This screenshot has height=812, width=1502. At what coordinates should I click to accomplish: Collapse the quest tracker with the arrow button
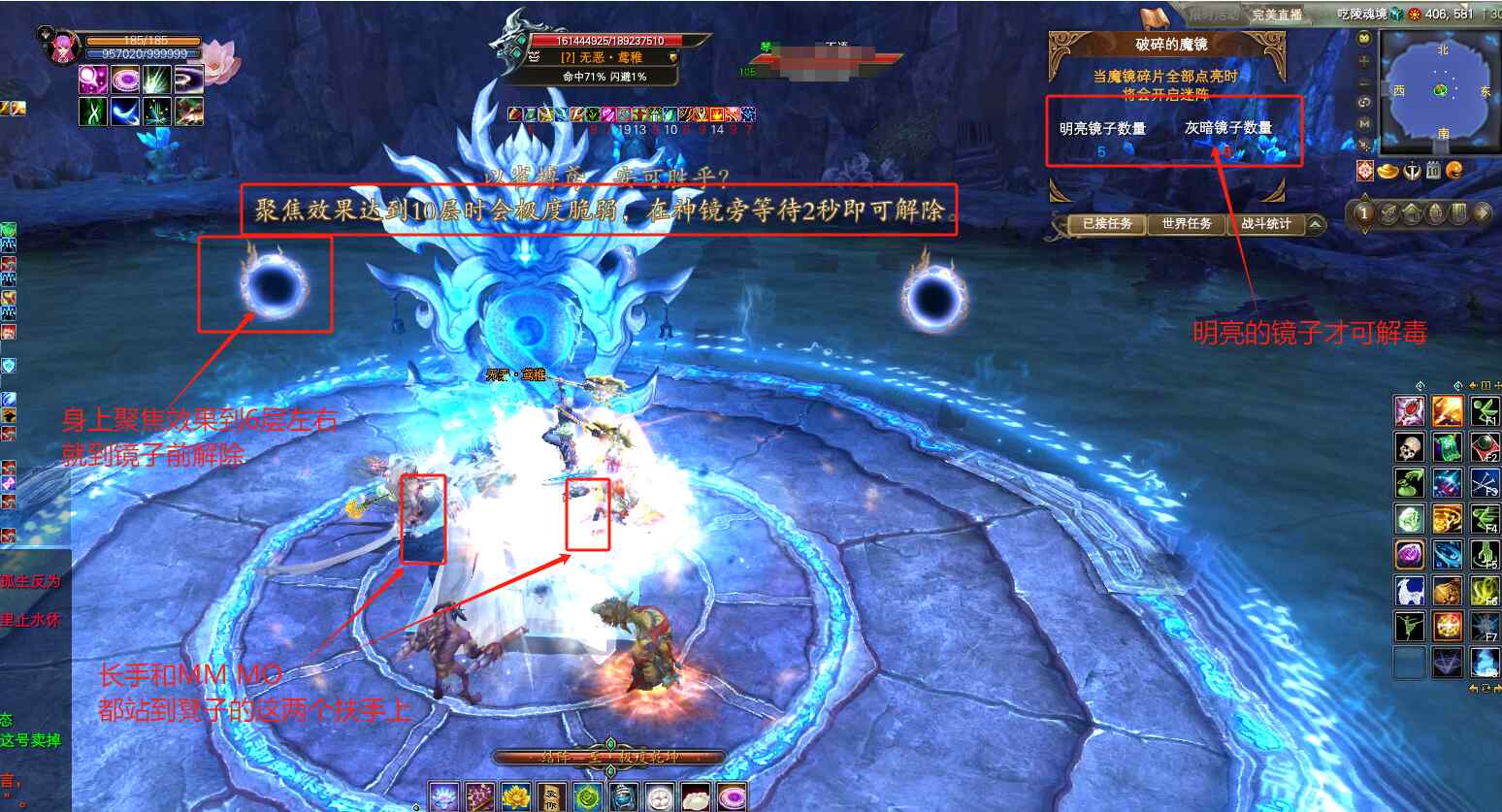point(1315,224)
